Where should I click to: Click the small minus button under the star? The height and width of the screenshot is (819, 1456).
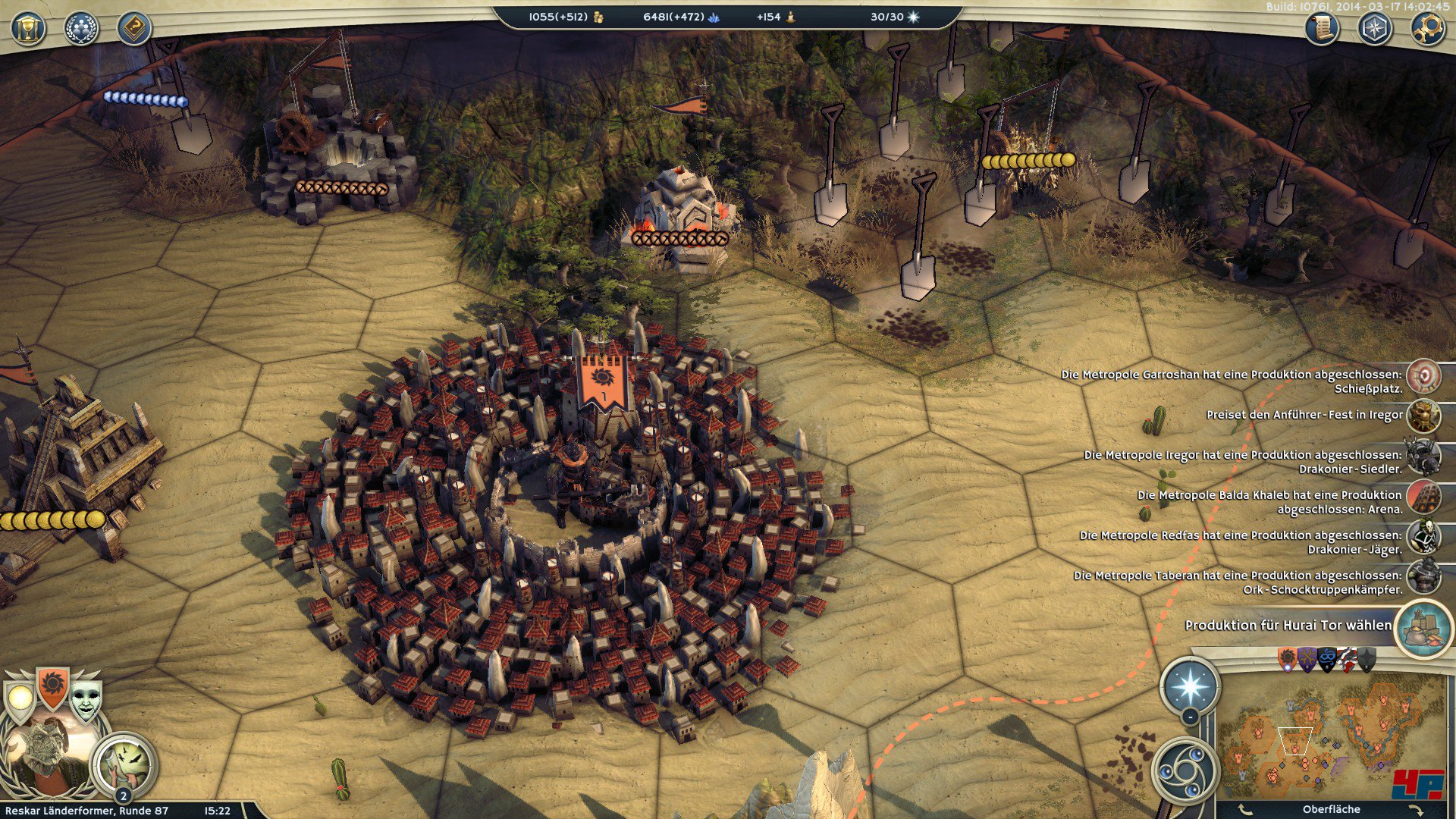click(1190, 717)
